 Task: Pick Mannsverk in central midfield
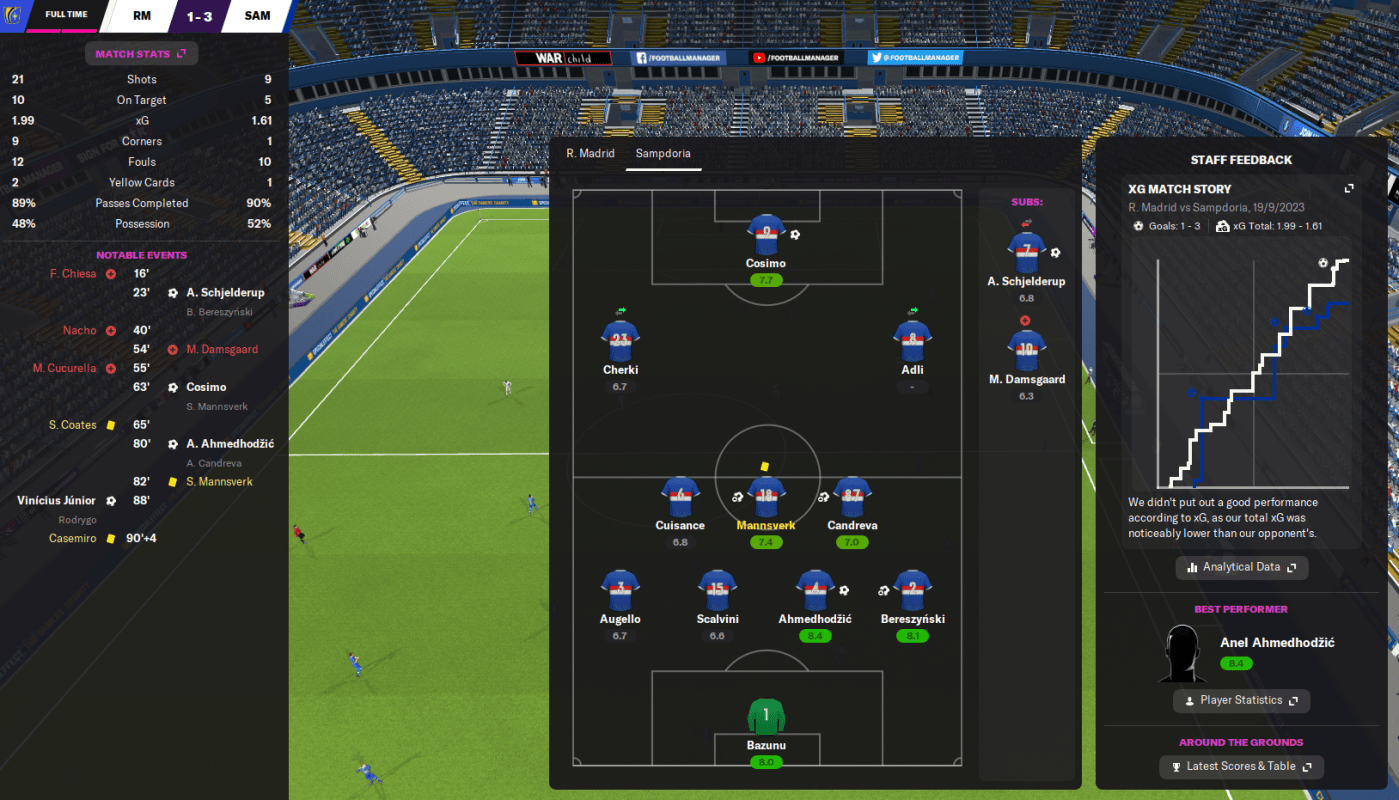point(766,497)
